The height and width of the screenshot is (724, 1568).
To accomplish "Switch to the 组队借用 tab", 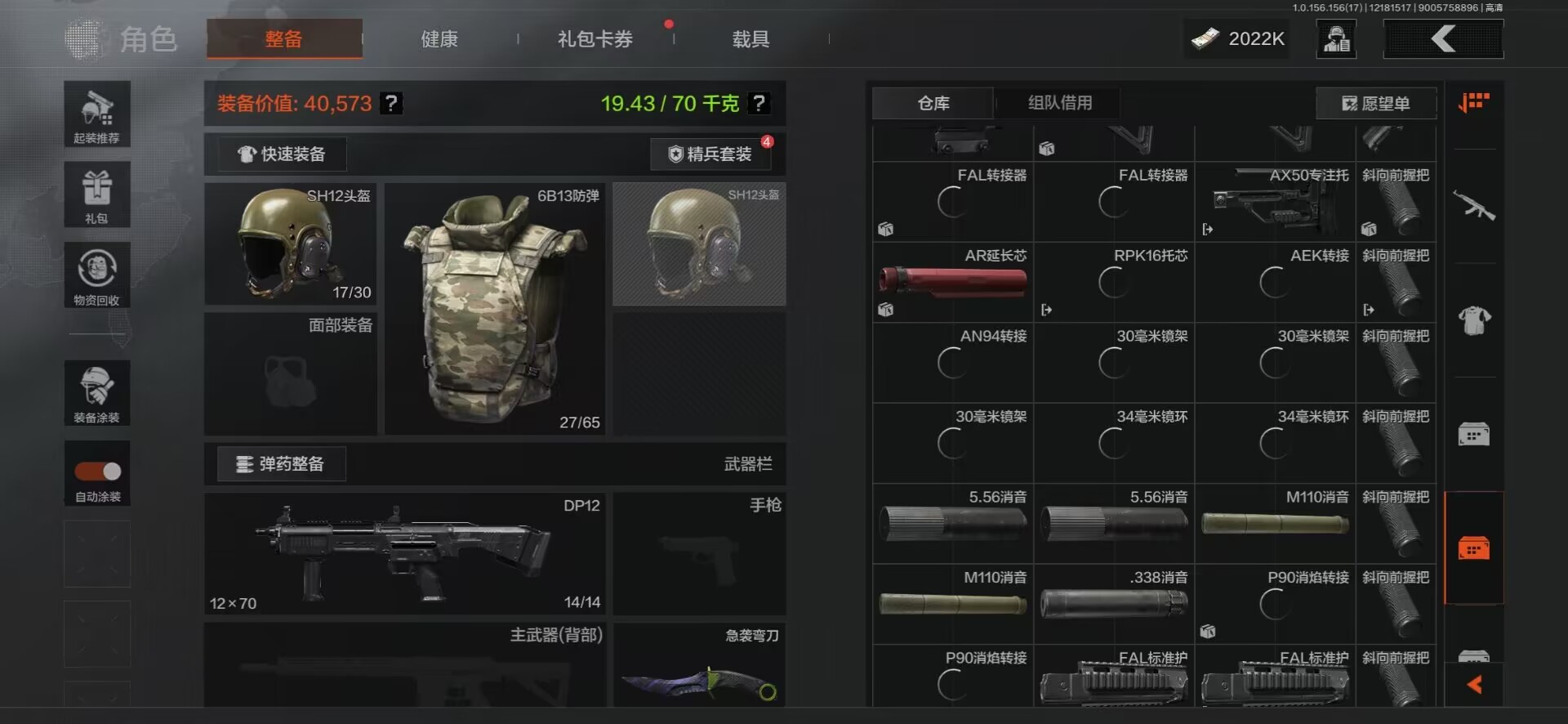I will coord(1059,103).
